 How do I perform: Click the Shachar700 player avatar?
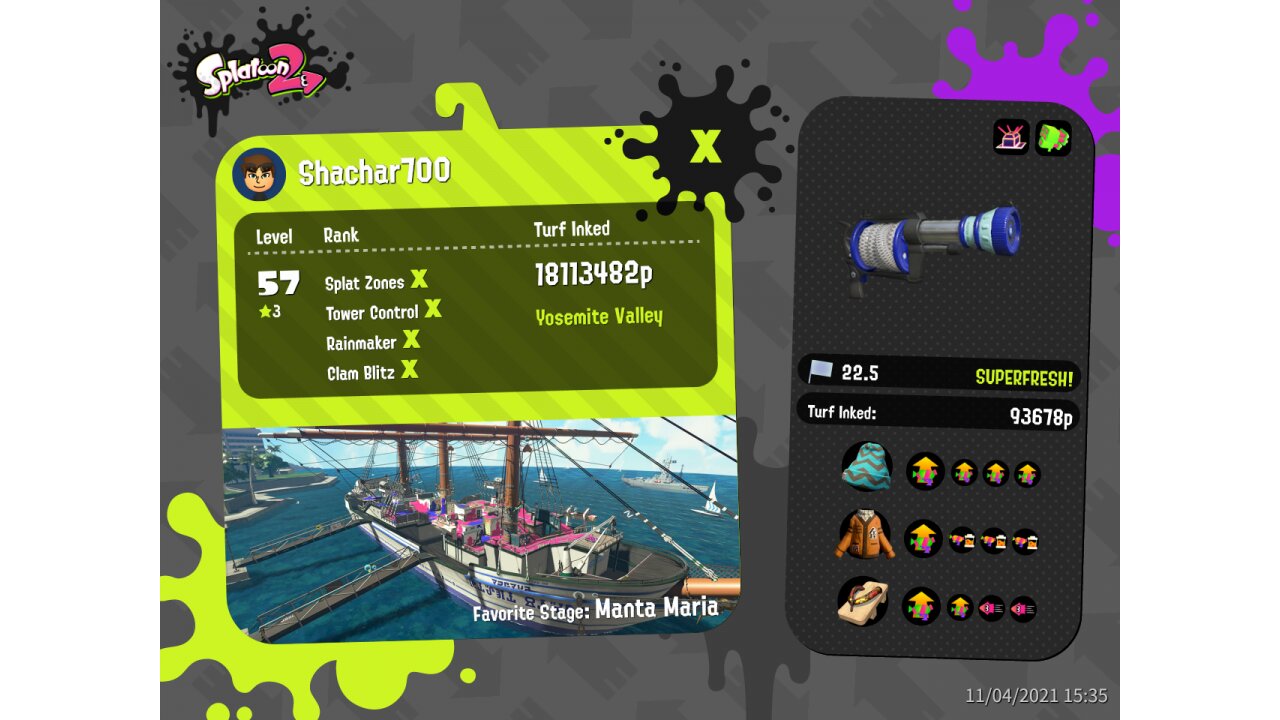coord(259,174)
